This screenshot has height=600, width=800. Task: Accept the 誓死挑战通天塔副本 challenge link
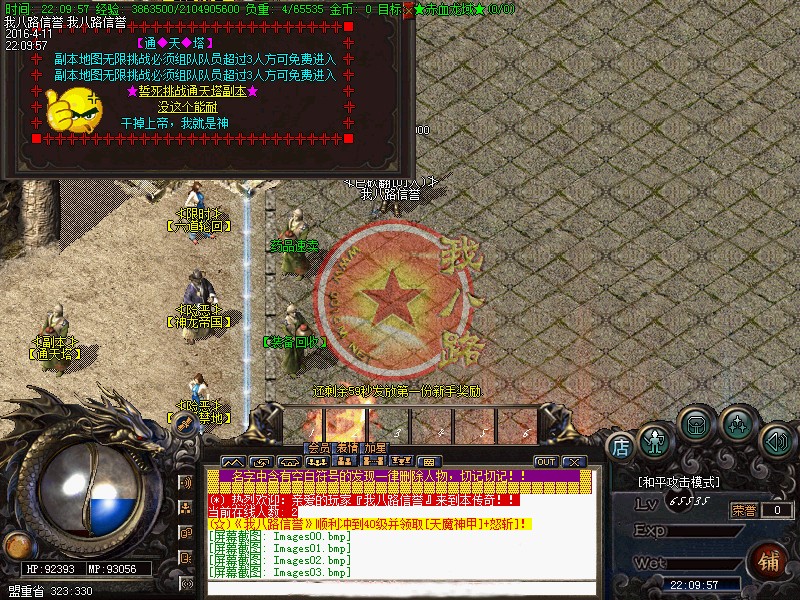point(193,91)
